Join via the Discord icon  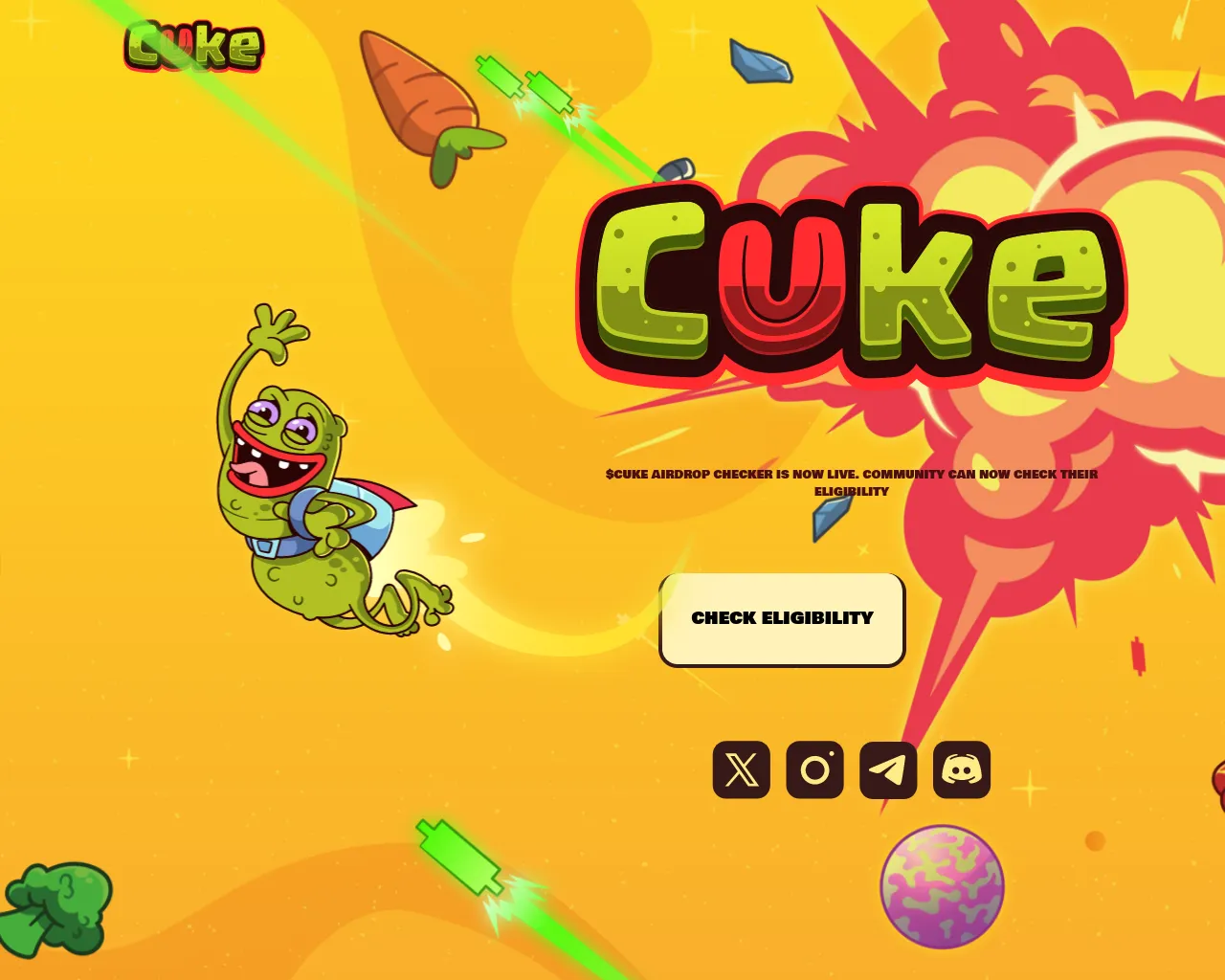click(962, 769)
